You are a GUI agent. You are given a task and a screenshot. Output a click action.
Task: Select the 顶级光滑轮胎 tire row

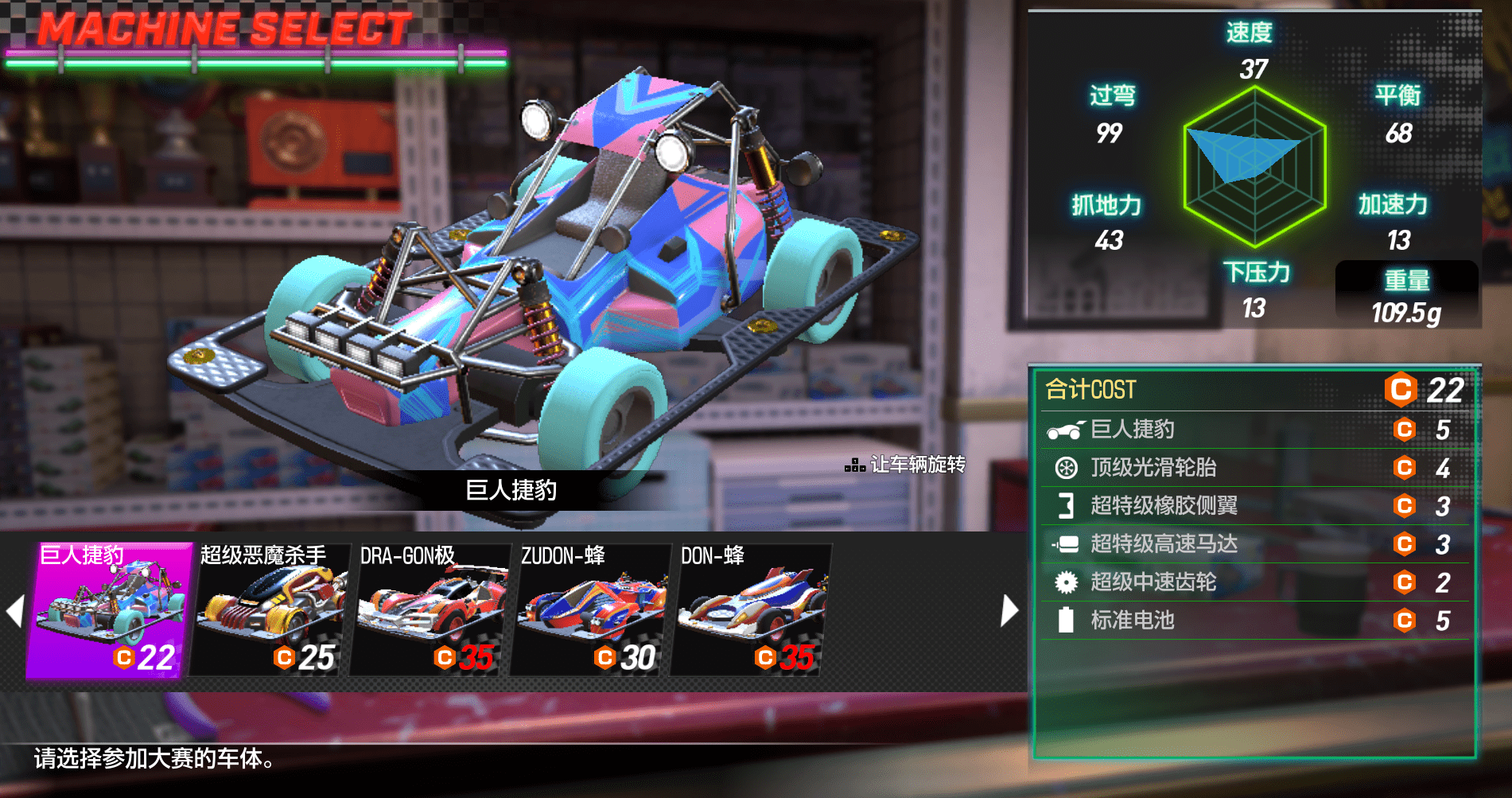1254,468
